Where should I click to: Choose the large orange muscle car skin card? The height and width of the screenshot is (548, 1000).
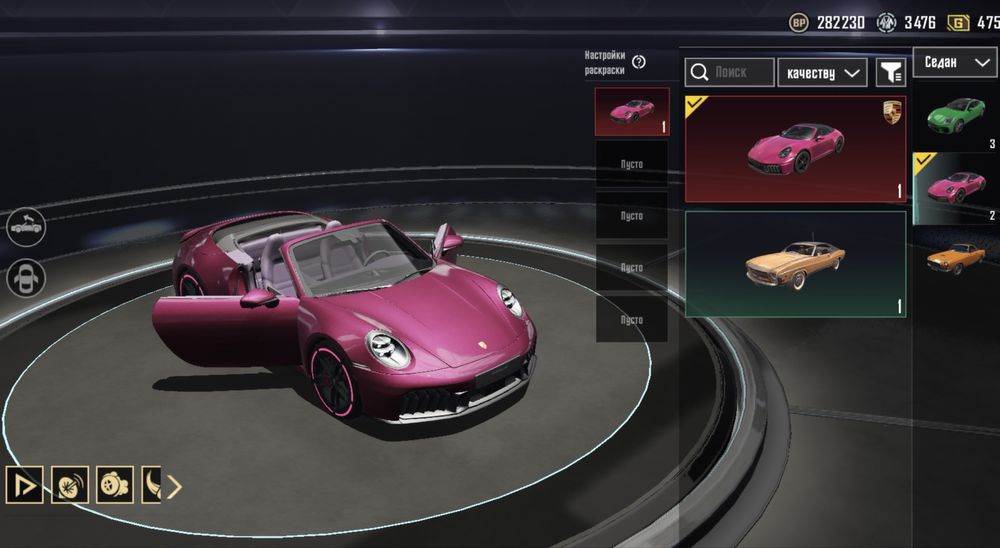point(795,264)
